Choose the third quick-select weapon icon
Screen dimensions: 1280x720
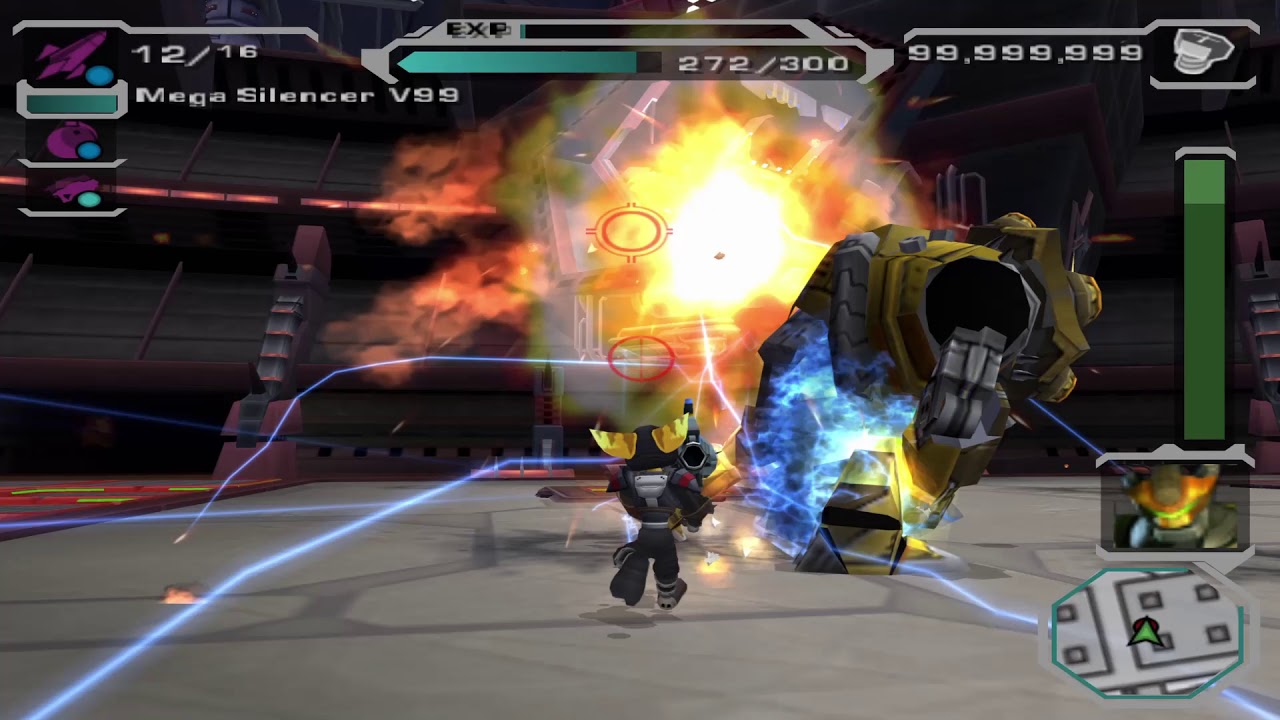71,189
